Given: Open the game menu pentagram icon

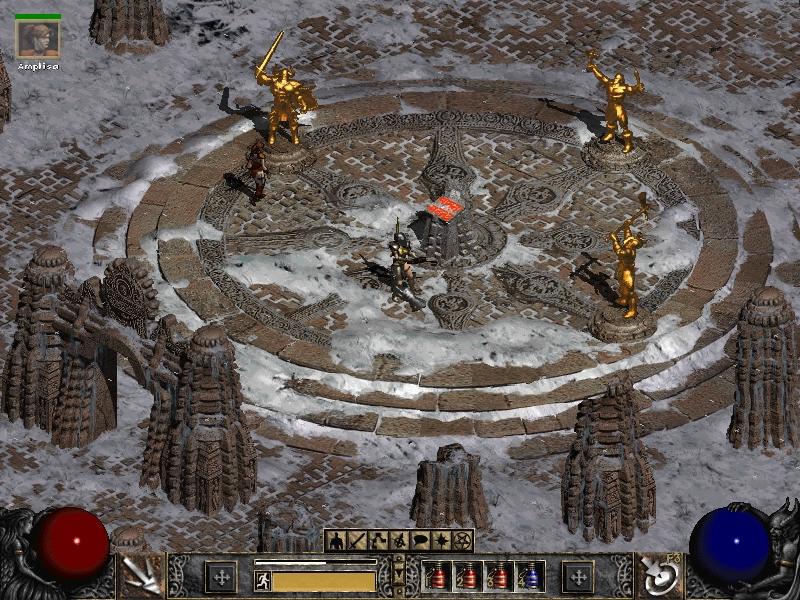Looking at the screenshot, I should tap(462, 541).
